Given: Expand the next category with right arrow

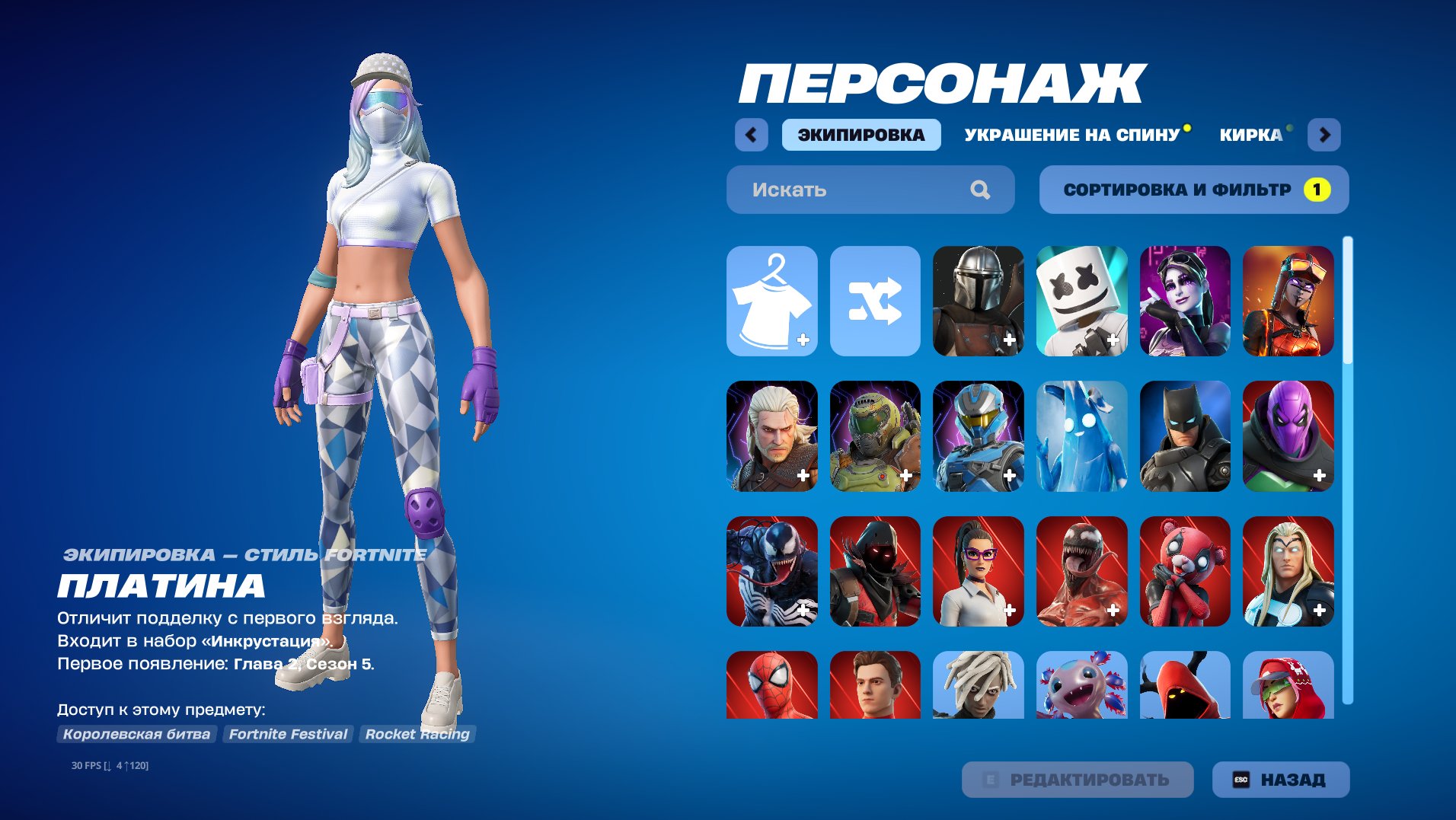Looking at the screenshot, I should [x=1325, y=134].
